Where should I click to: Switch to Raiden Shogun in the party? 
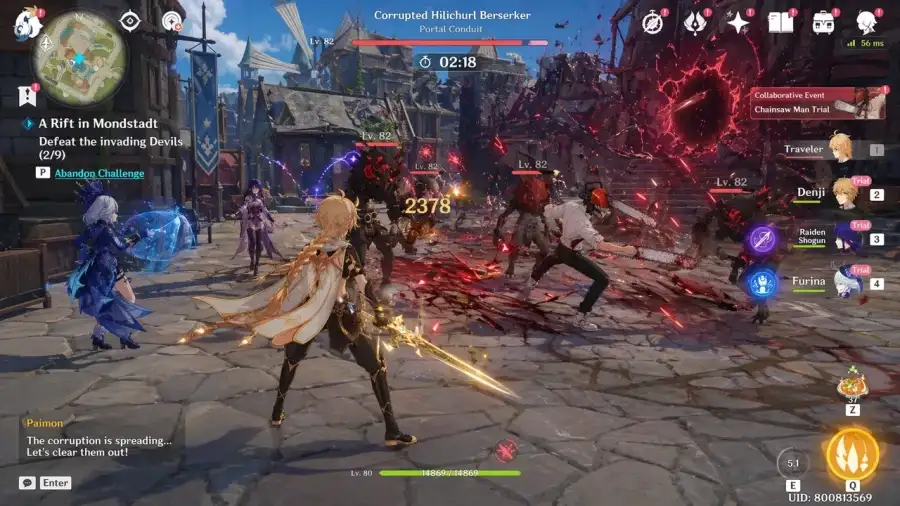click(843, 238)
